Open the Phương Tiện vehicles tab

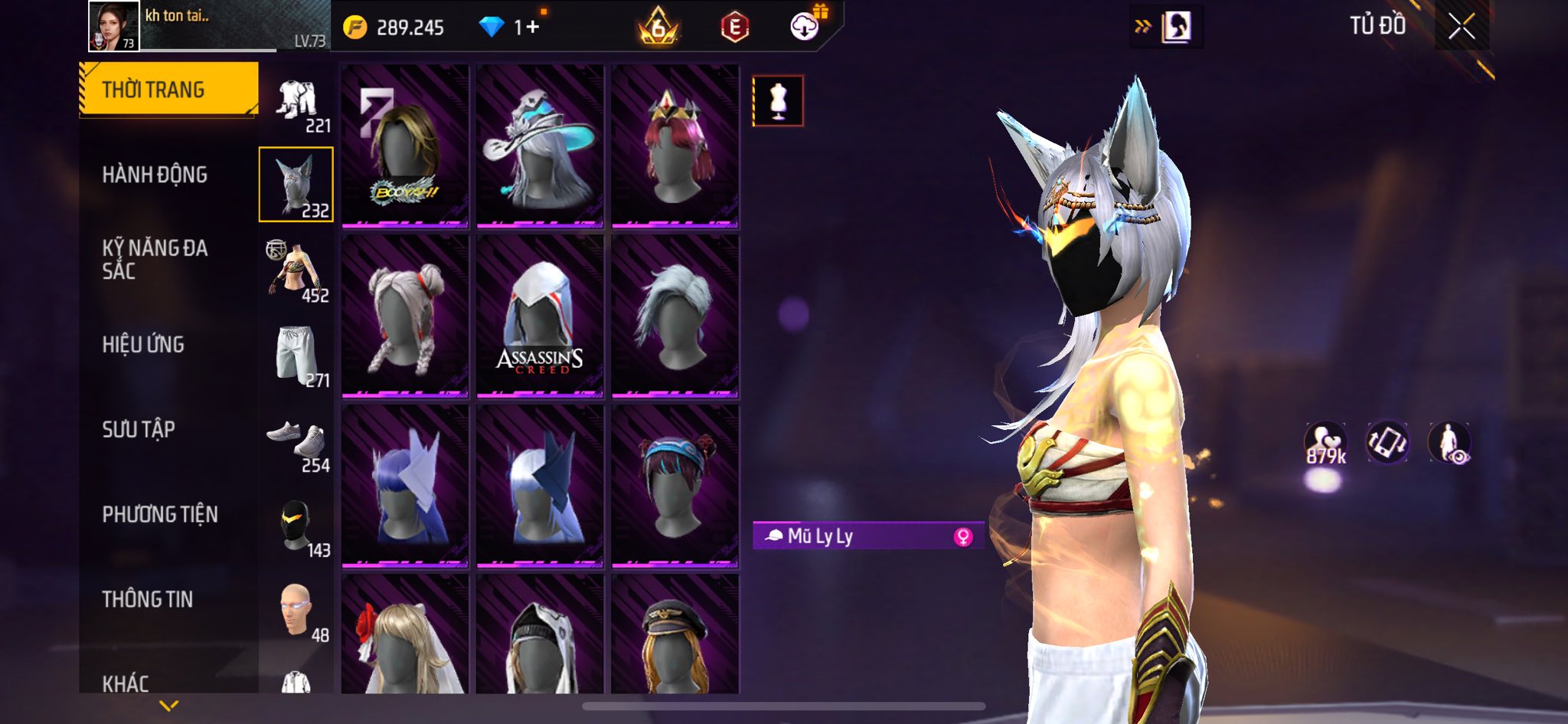160,514
